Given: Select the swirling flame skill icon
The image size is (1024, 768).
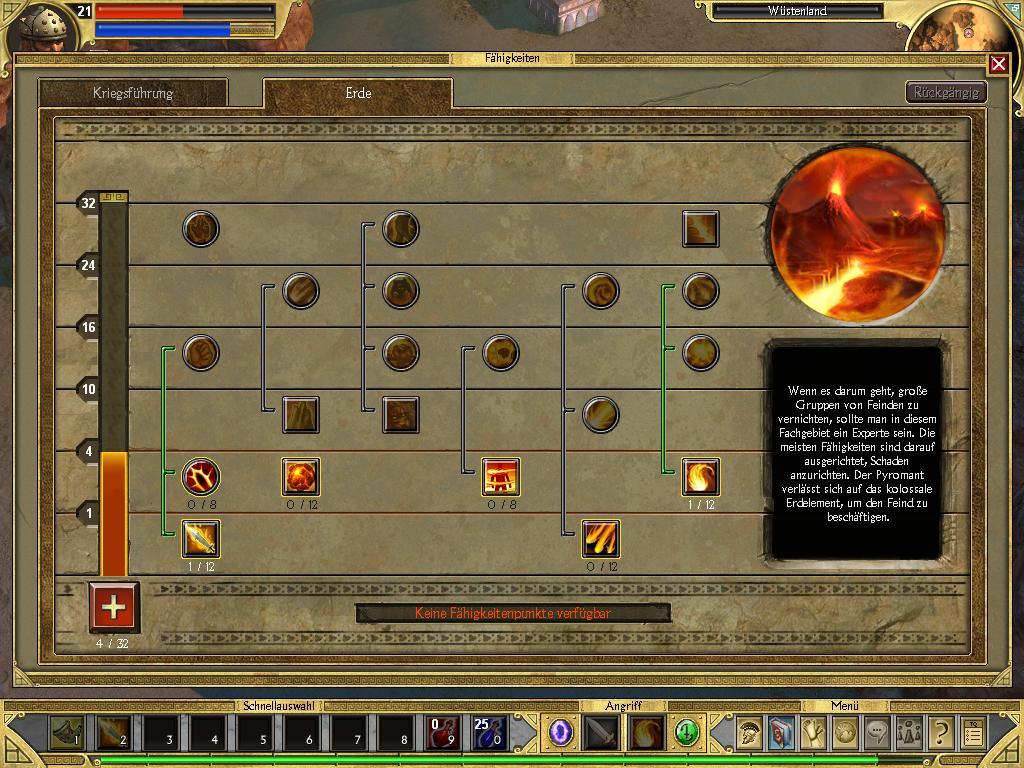Looking at the screenshot, I should coord(701,477).
